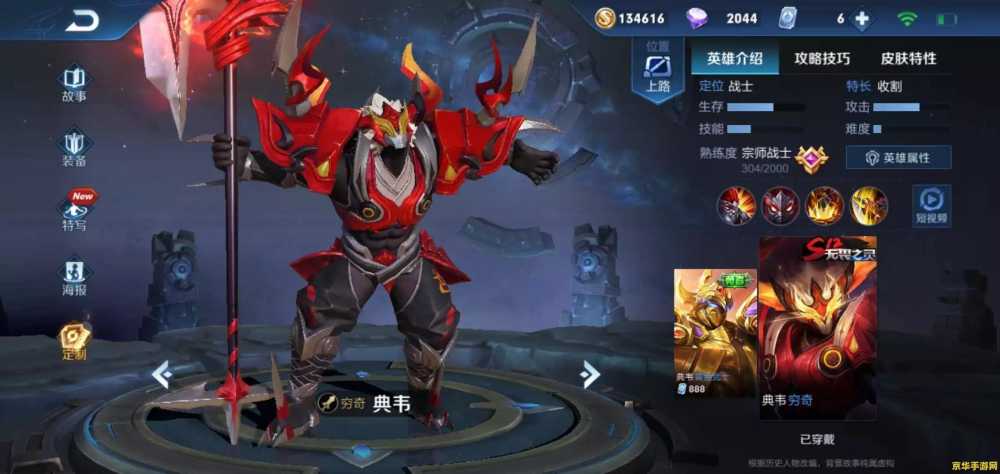Go back using the return arrow

(82, 21)
